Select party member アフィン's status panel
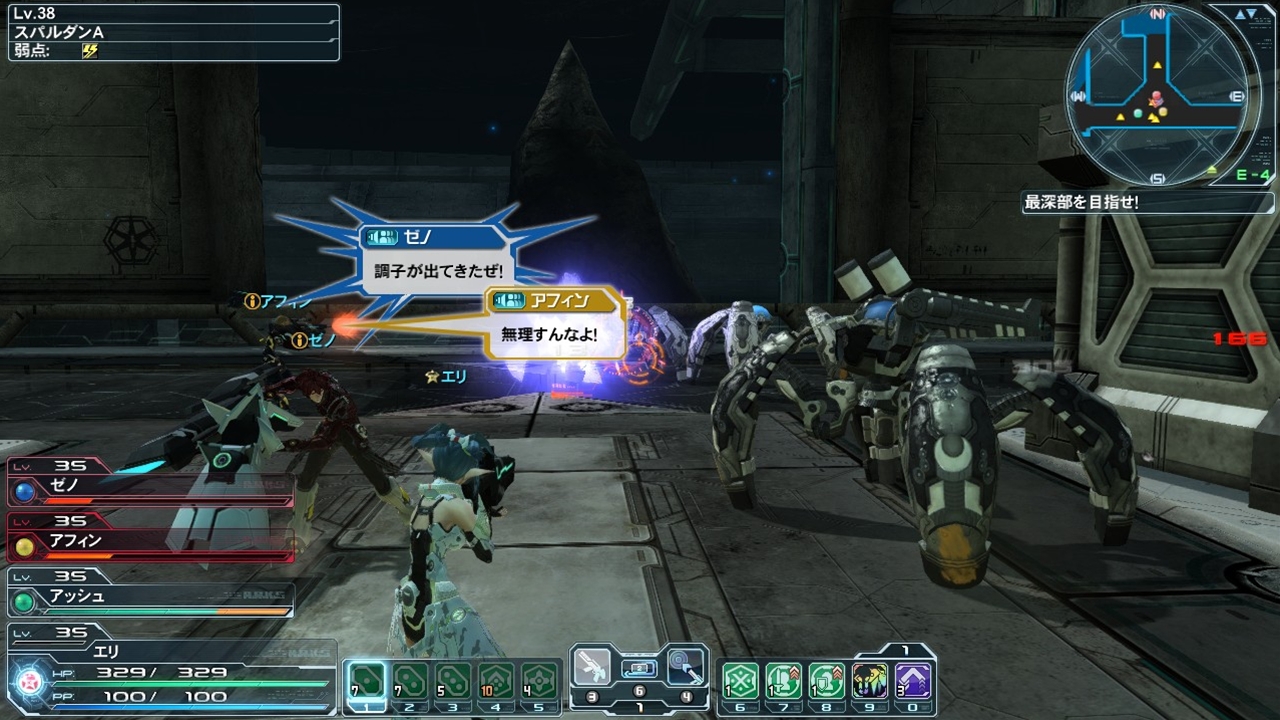Screen dimensions: 1280x720 tap(150, 542)
